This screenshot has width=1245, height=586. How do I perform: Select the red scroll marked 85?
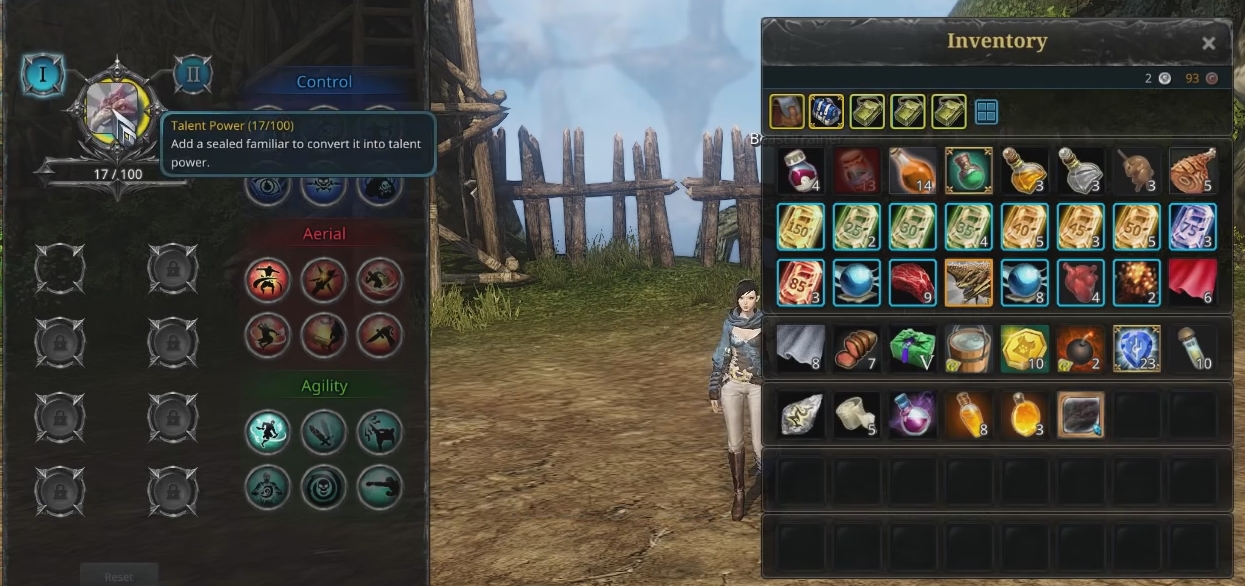[x=801, y=283]
